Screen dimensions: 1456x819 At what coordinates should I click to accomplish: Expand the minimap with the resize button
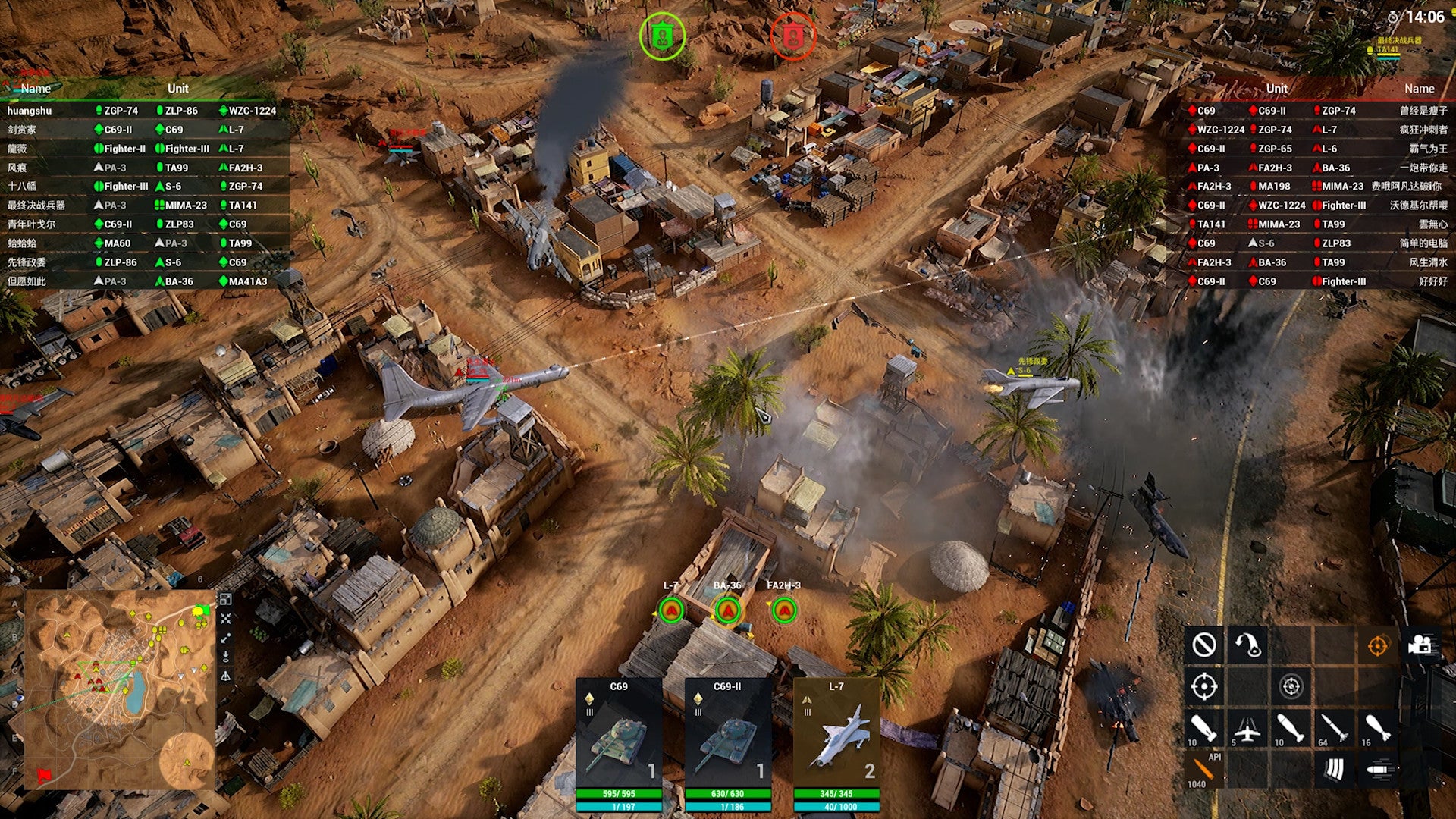[226, 599]
